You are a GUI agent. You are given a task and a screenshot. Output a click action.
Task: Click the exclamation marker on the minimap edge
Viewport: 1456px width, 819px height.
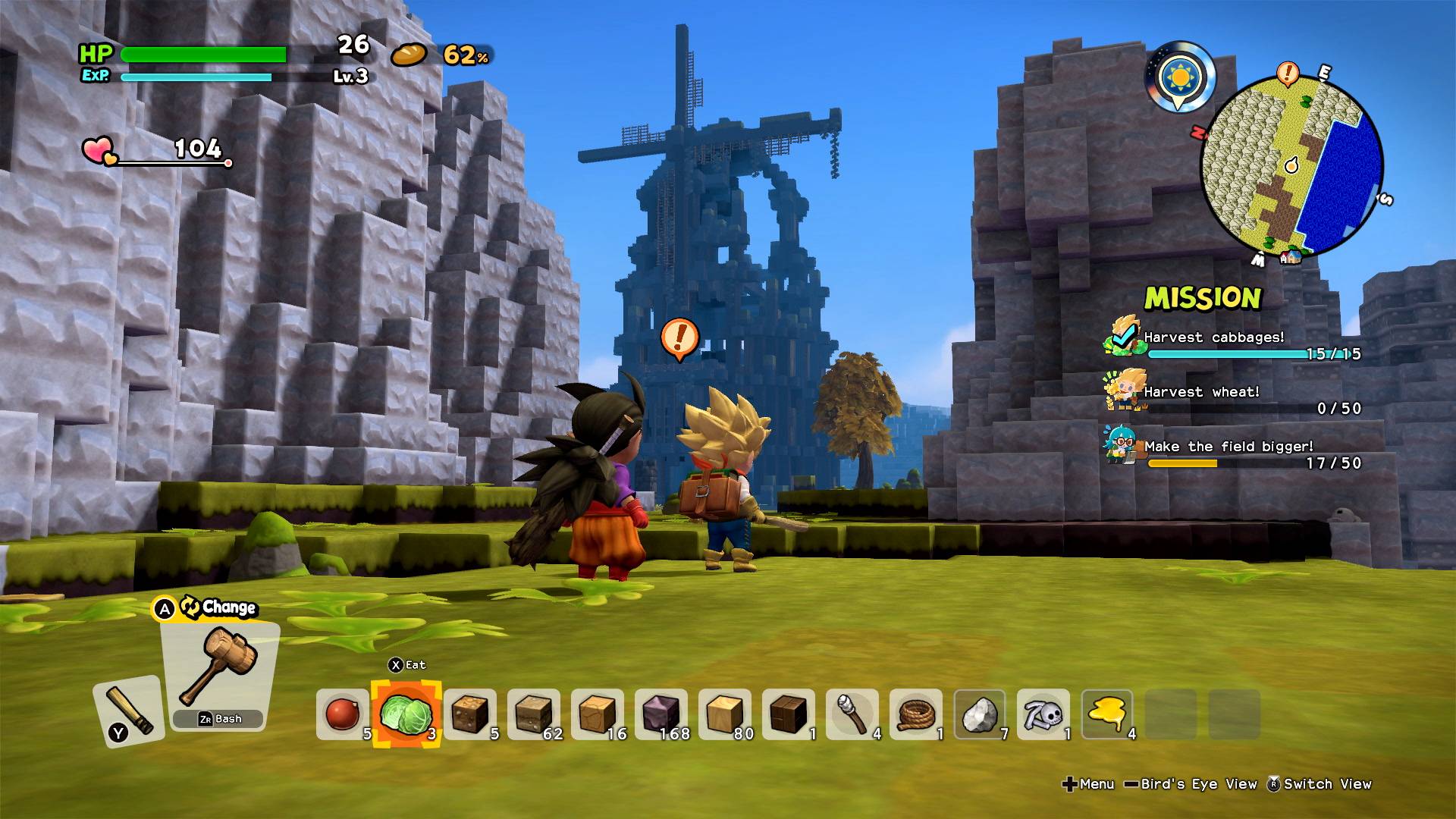pos(1287,74)
